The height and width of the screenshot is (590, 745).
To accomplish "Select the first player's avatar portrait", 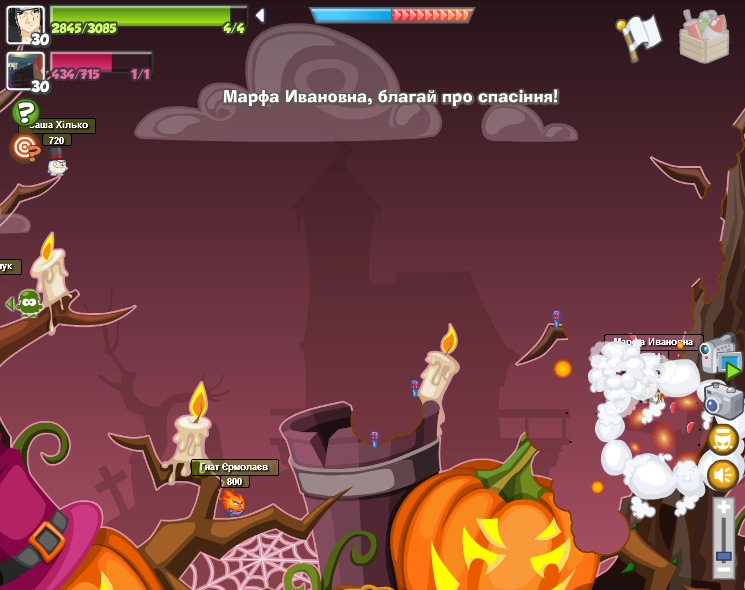I will tap(25, 24).
